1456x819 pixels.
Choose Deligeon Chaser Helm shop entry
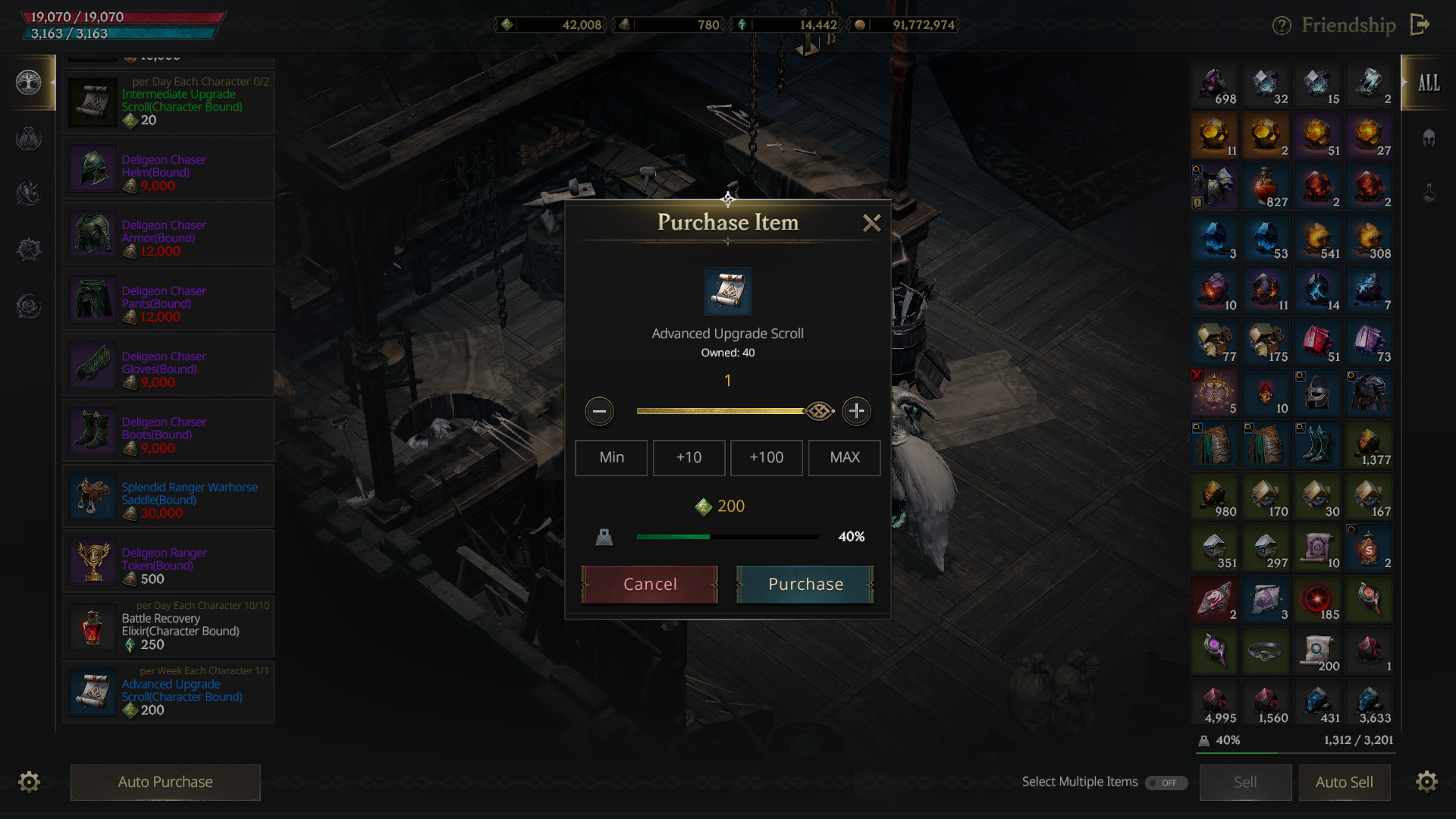(x=168, y=168)
